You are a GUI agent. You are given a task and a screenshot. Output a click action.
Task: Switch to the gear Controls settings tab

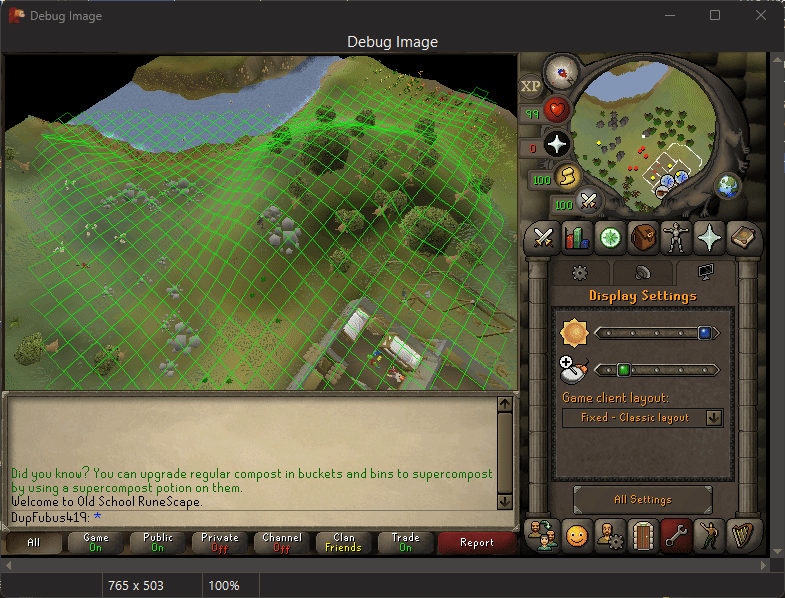(578, 272)
